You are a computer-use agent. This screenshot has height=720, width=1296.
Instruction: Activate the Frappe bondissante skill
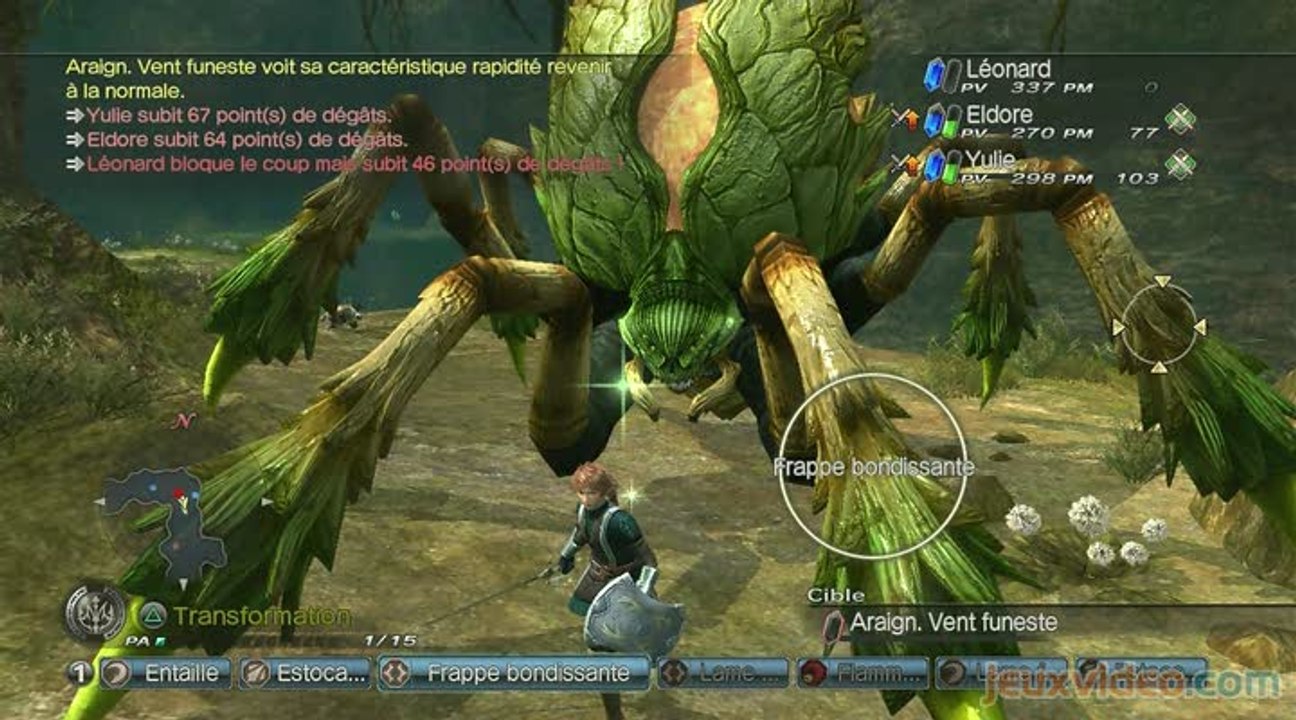(515, 673)
